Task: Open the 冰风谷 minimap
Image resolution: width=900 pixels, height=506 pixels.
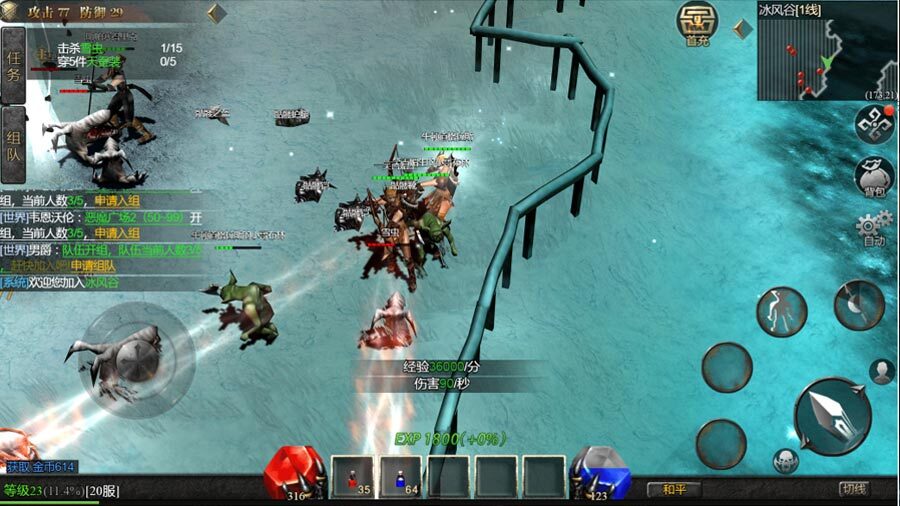Action: (x=828, y=55)
